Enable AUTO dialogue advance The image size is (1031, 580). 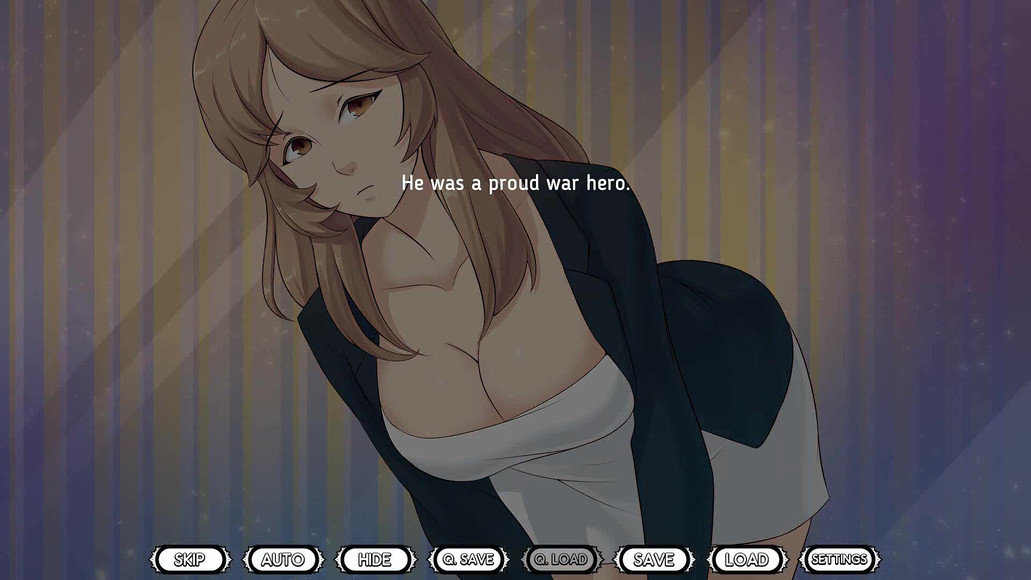coord(283,559)
